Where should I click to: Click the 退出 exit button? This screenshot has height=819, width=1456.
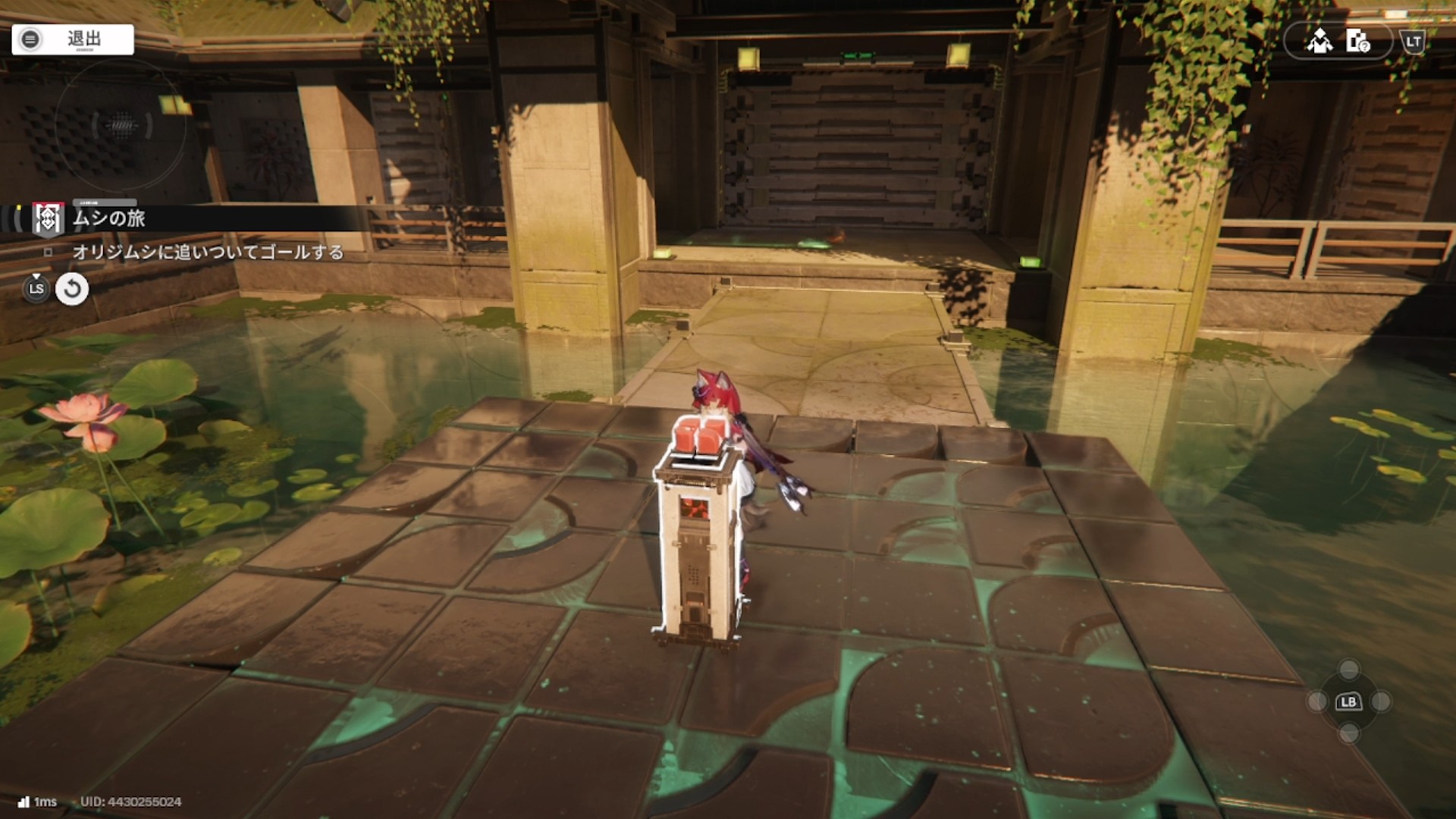coord(73,39)
